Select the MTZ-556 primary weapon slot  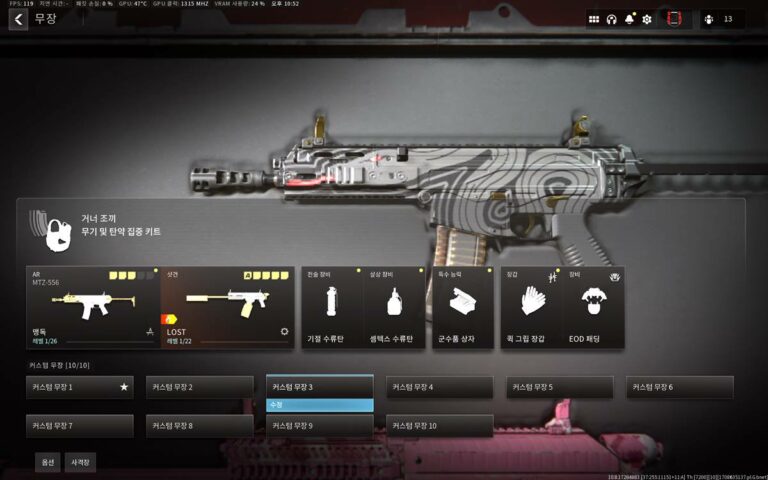[93, 307]
